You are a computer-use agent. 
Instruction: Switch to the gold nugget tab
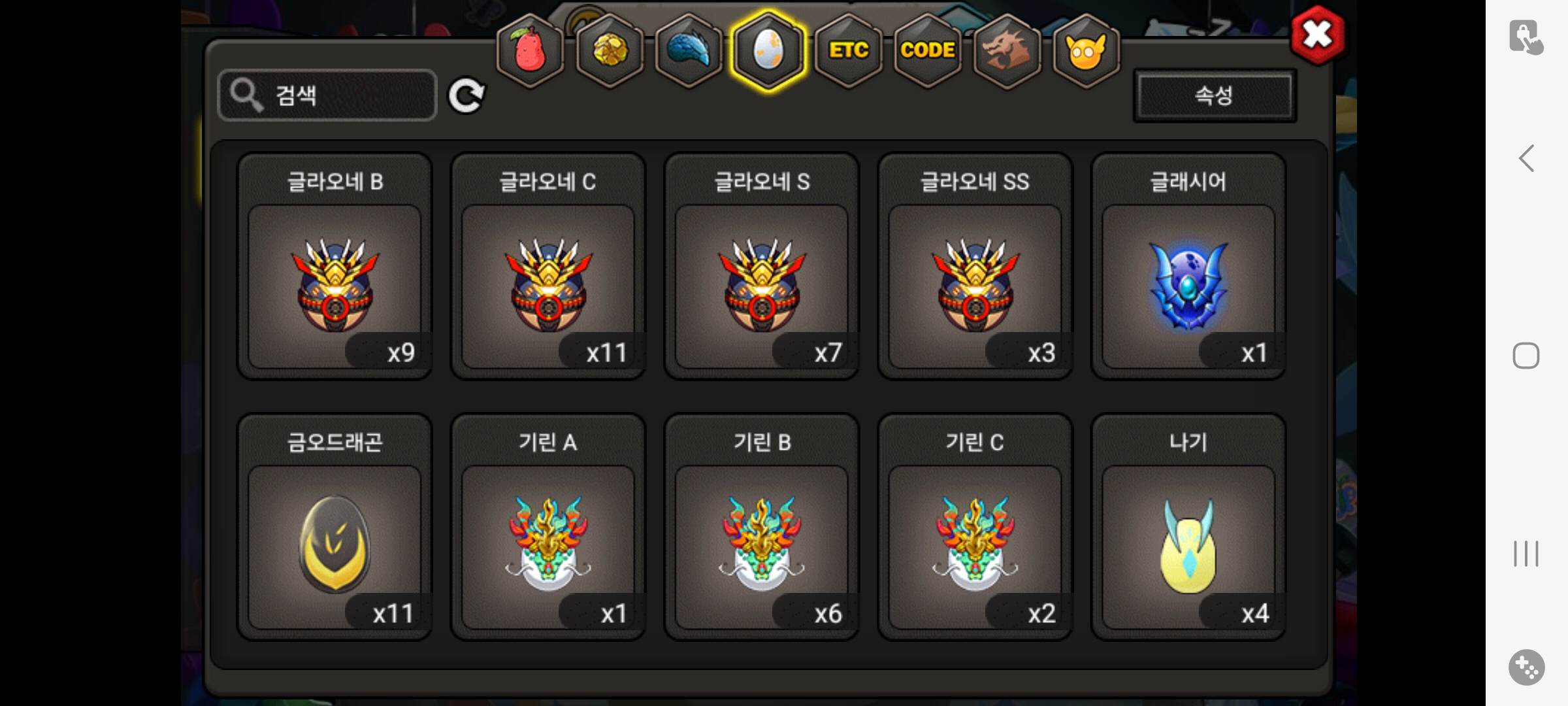pos(610,50)
